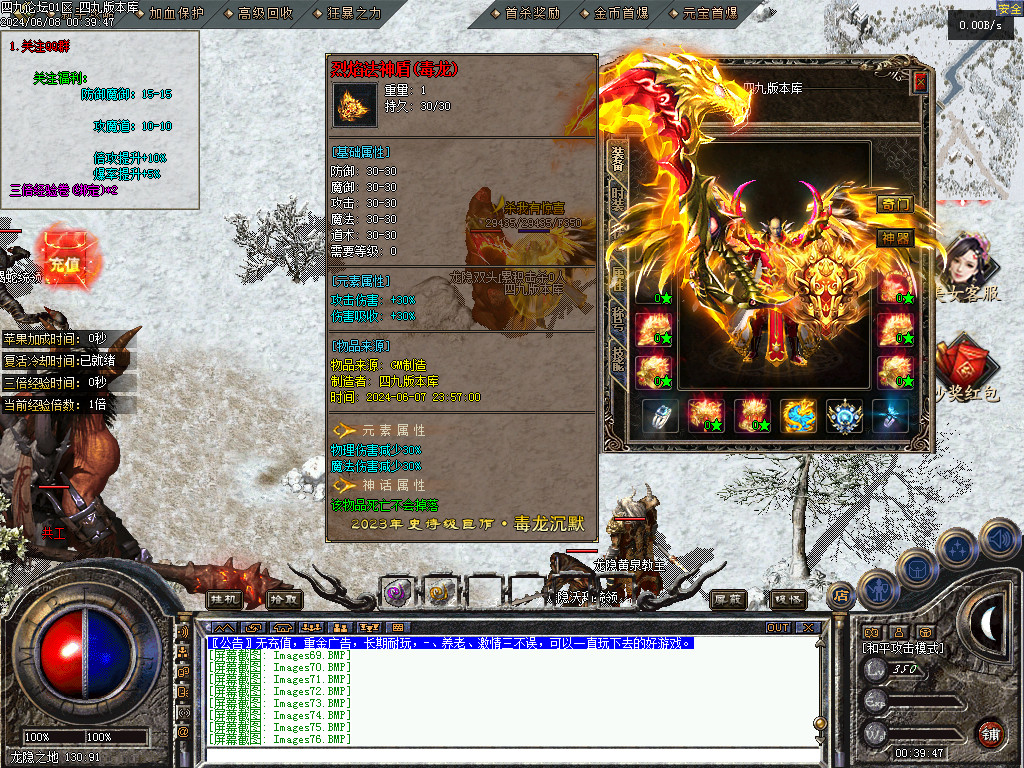
Task: Close the chat window with X
Action: tap(808, 627)
